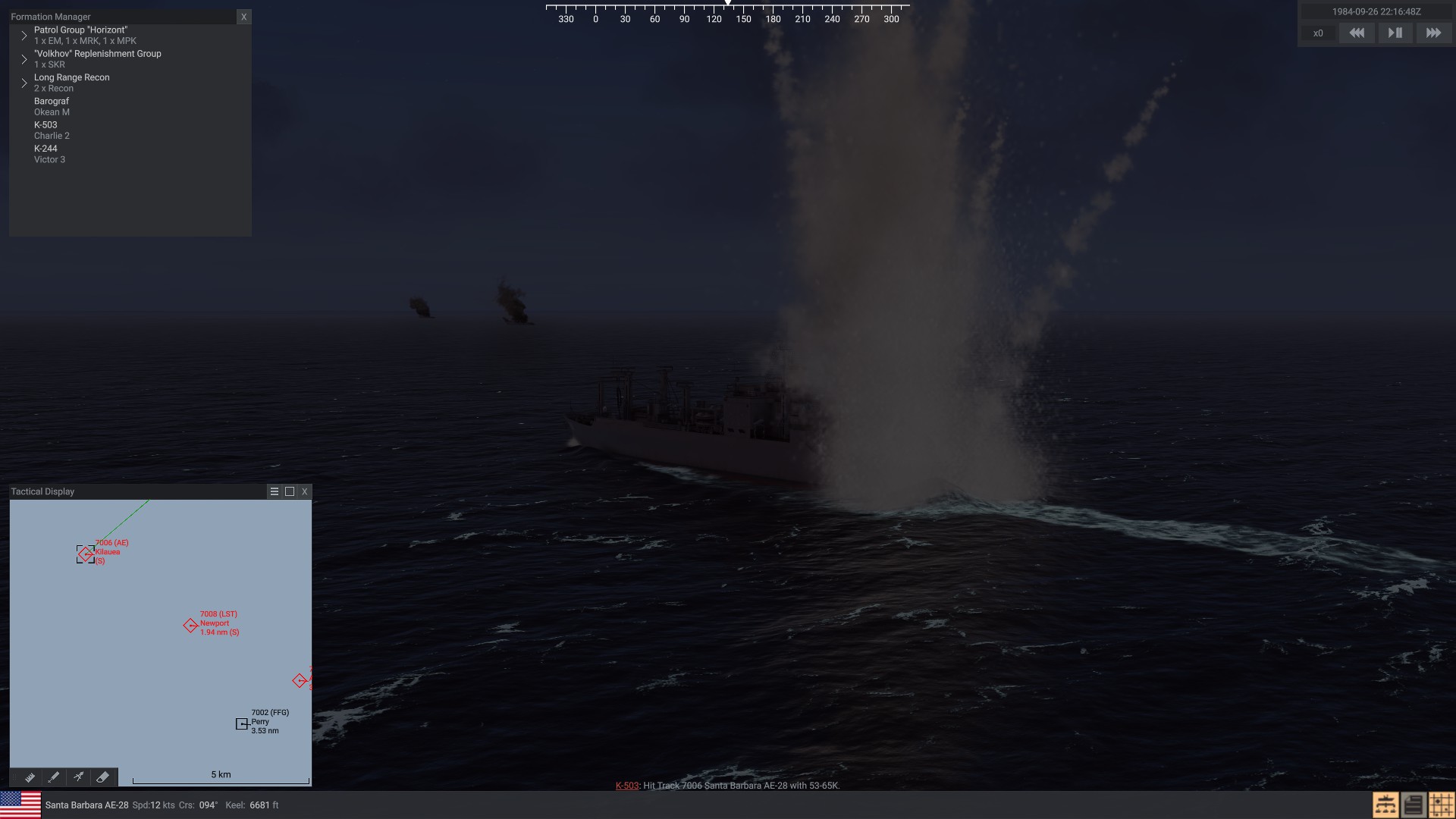The height and width of the screenshot is (819, 1456).
Task: Close the Tactical Display window
Action: (305, 491)
